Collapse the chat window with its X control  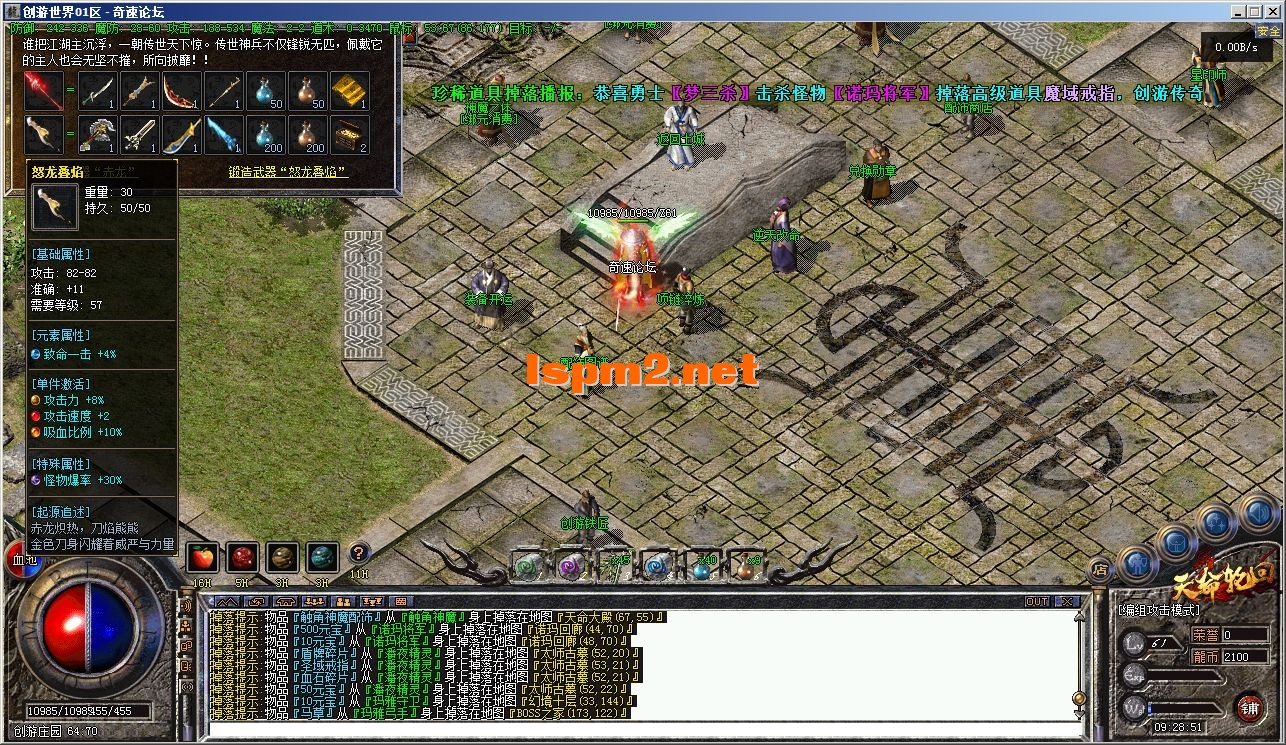tap(1065, 601)
